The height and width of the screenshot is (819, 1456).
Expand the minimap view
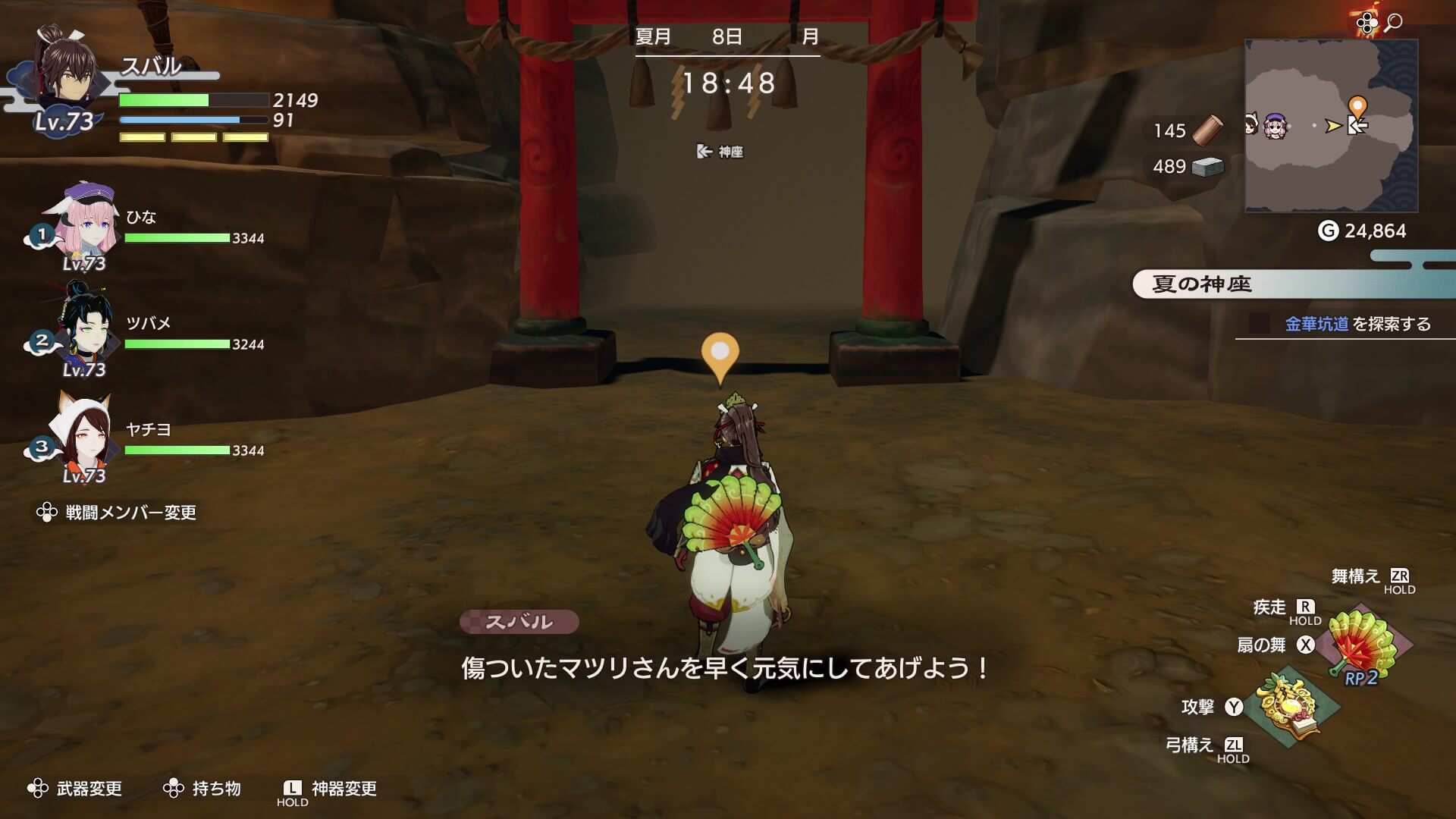pos(1332,125)
